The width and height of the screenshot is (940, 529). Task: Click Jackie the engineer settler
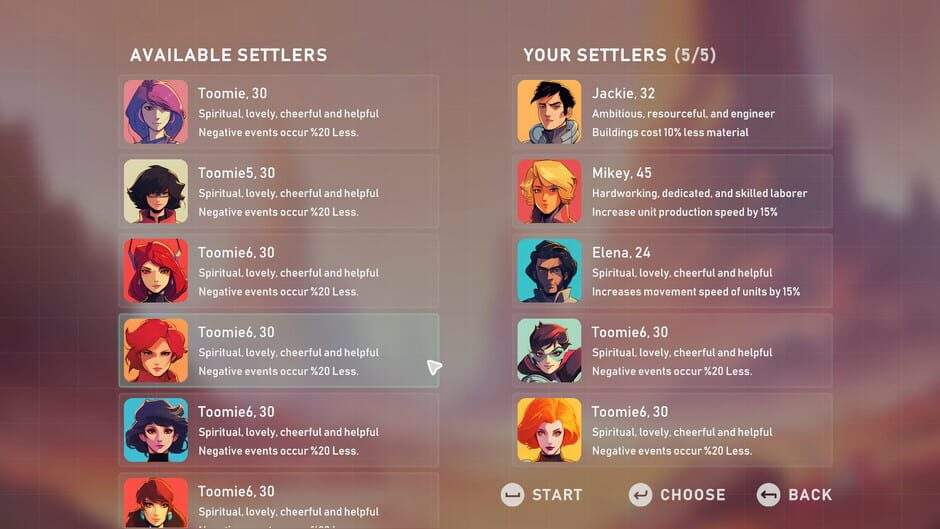pos(672,112)
